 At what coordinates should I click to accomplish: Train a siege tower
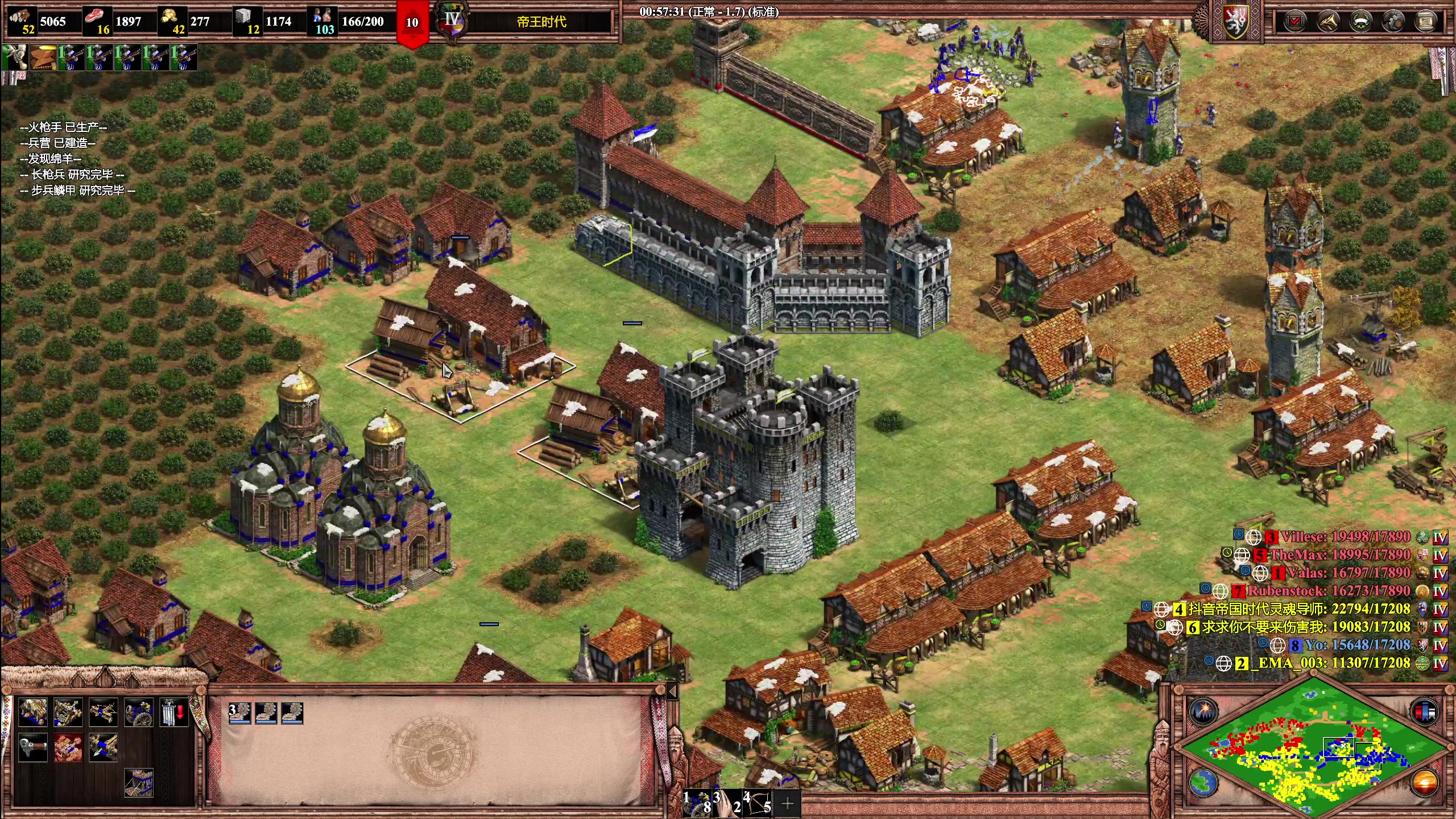coord(139,783)
